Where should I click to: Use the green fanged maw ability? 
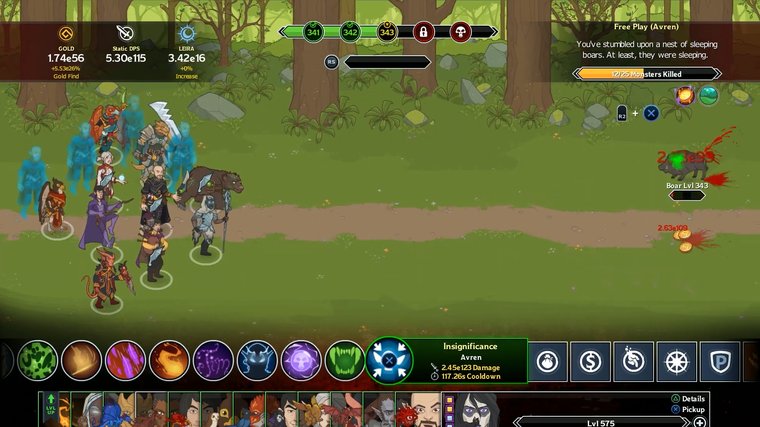click(x=345, y=360)
